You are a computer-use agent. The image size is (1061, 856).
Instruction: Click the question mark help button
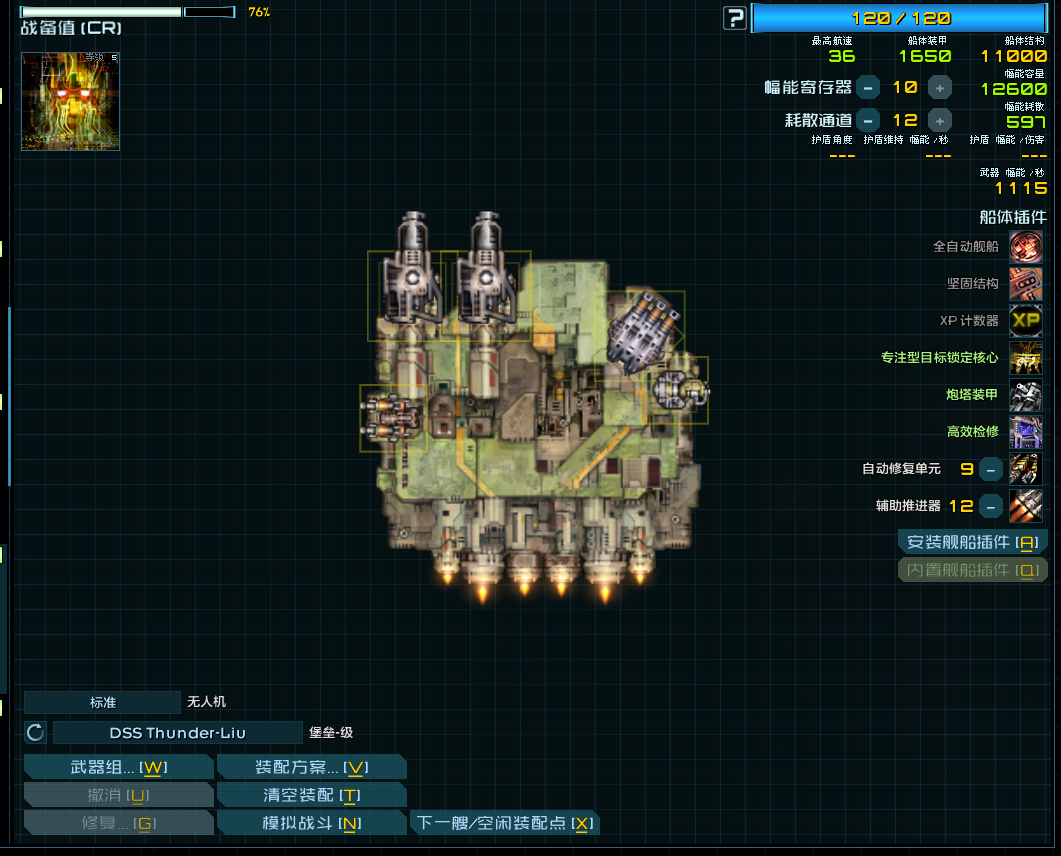(735, 18)
